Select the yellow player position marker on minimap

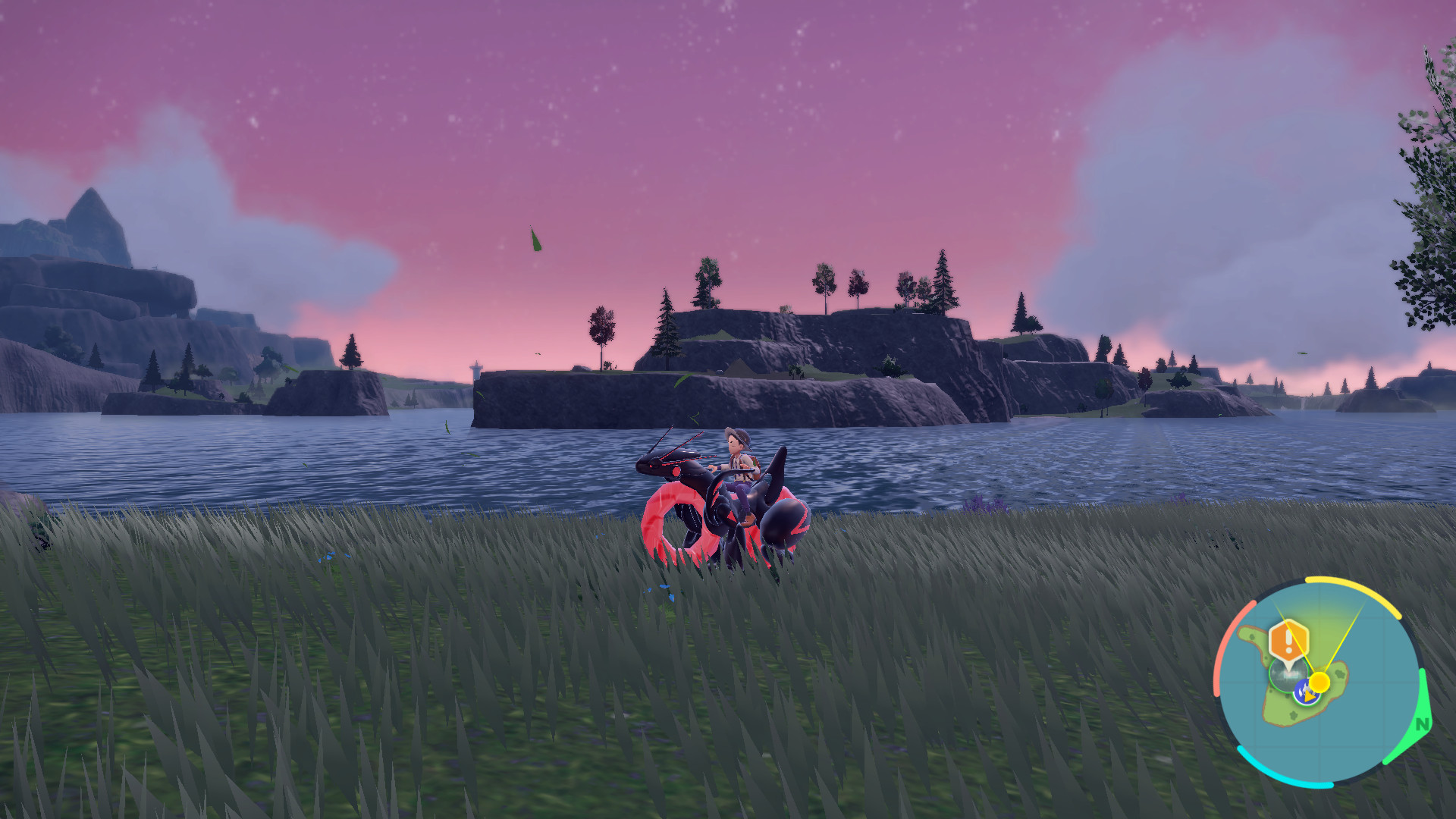(1319, 682)
